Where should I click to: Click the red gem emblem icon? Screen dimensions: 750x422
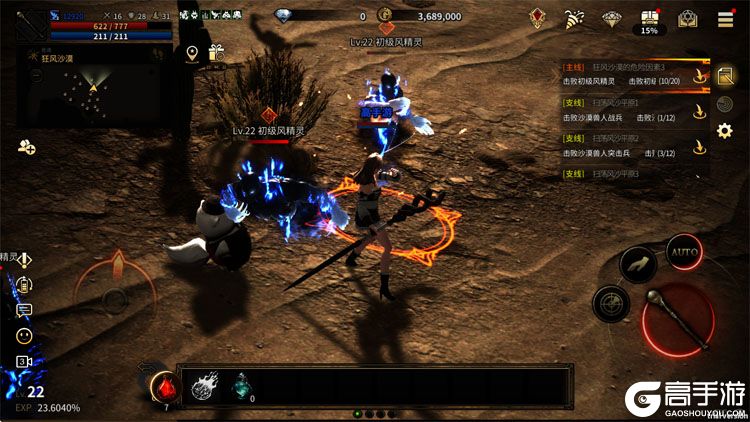[x=538, y=18]
